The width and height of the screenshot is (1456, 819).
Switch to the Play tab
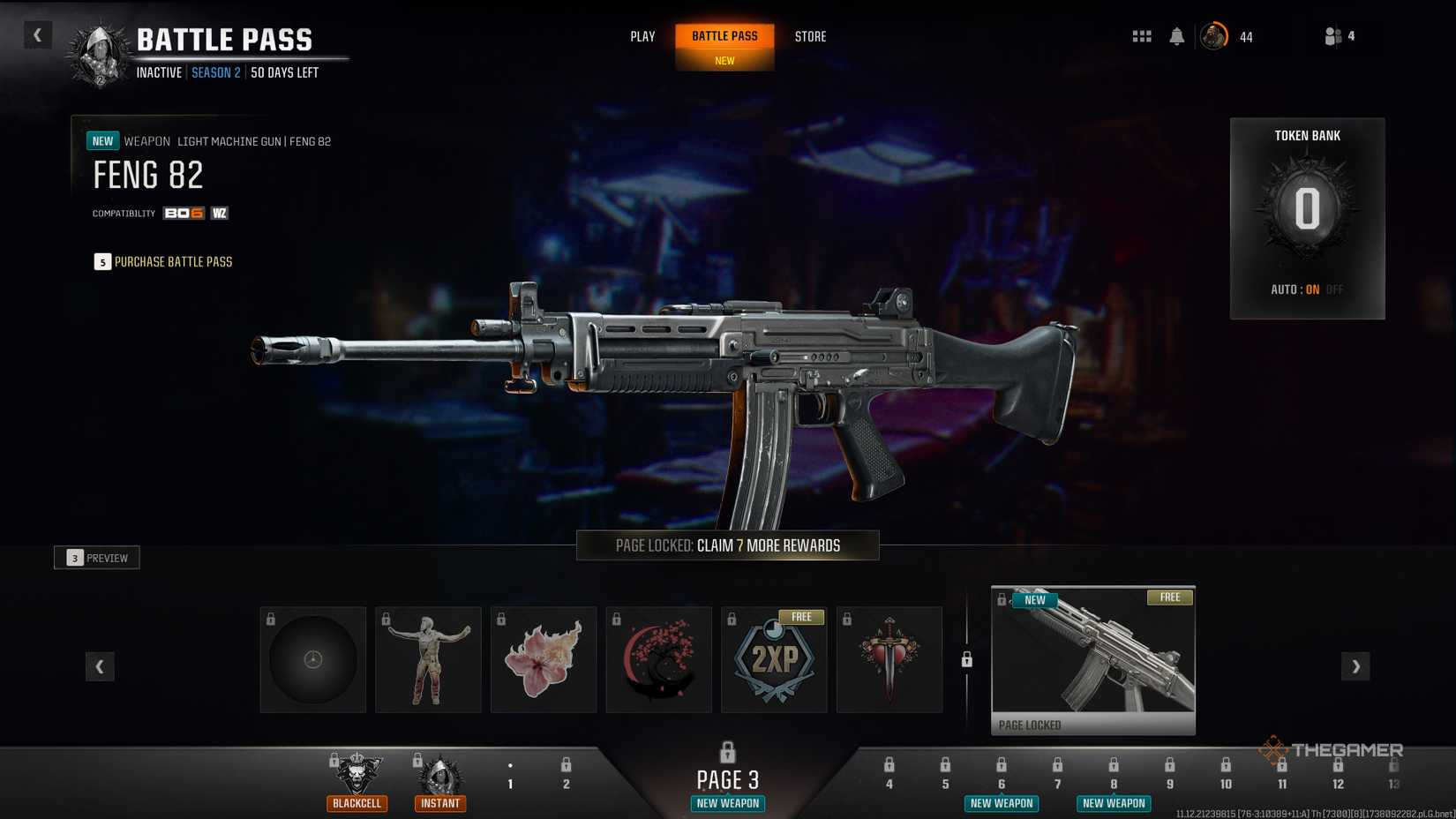pos(642,37)
